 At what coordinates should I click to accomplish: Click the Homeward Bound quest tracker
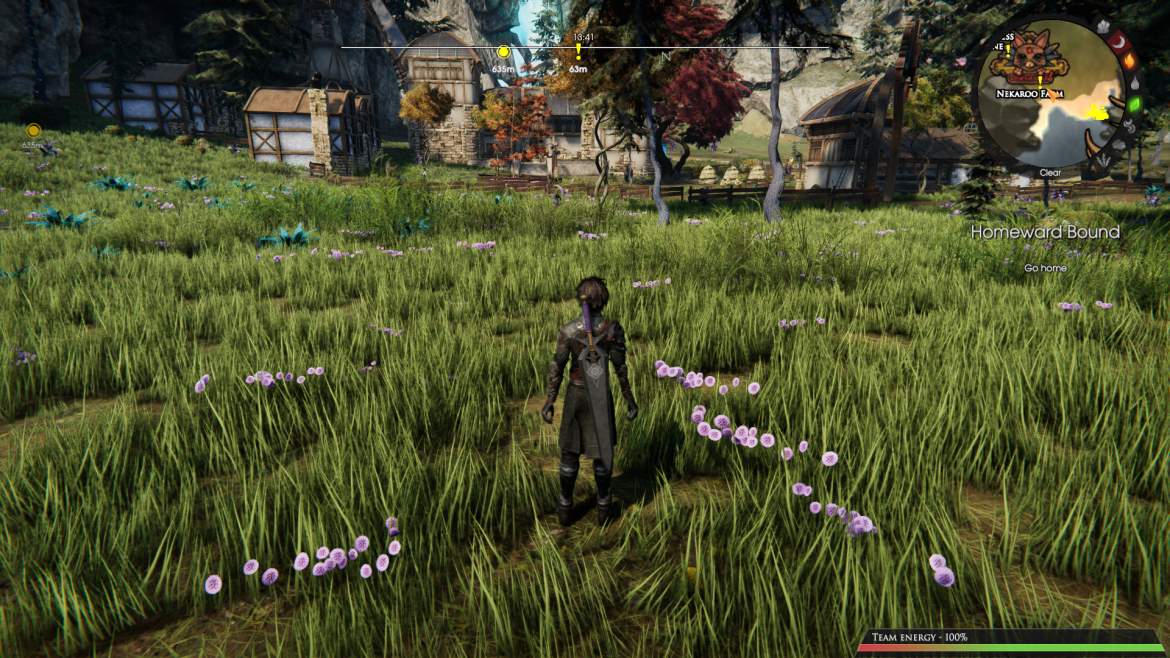coord(1045,232)
